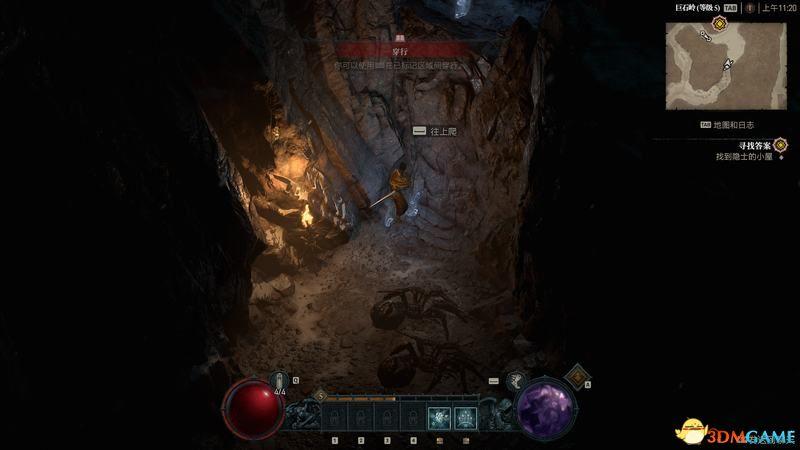
Task: Select the 寻找答案 quest tracker entry
Action: point(742,144)
